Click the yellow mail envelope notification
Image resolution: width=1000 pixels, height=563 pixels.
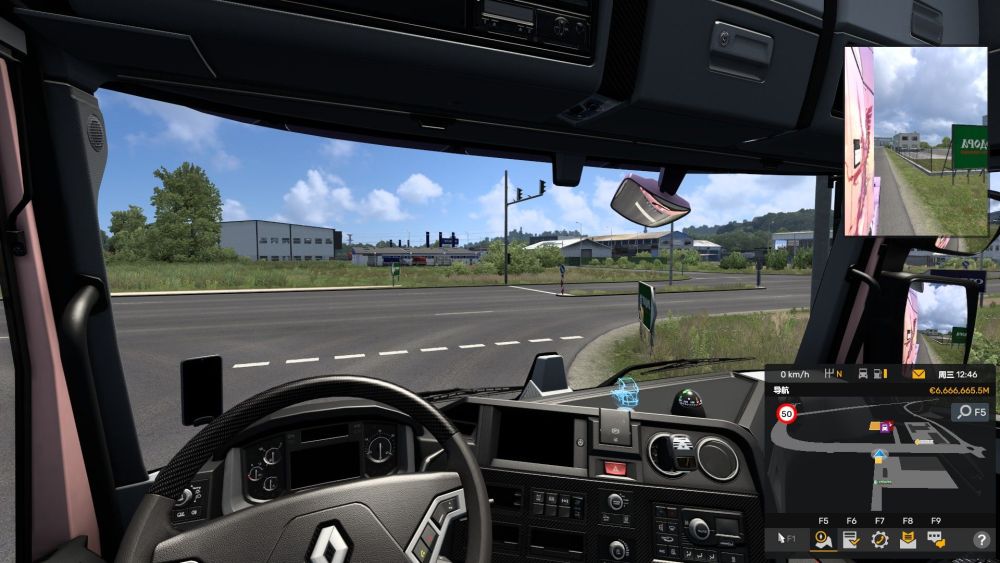click(919, 374)
